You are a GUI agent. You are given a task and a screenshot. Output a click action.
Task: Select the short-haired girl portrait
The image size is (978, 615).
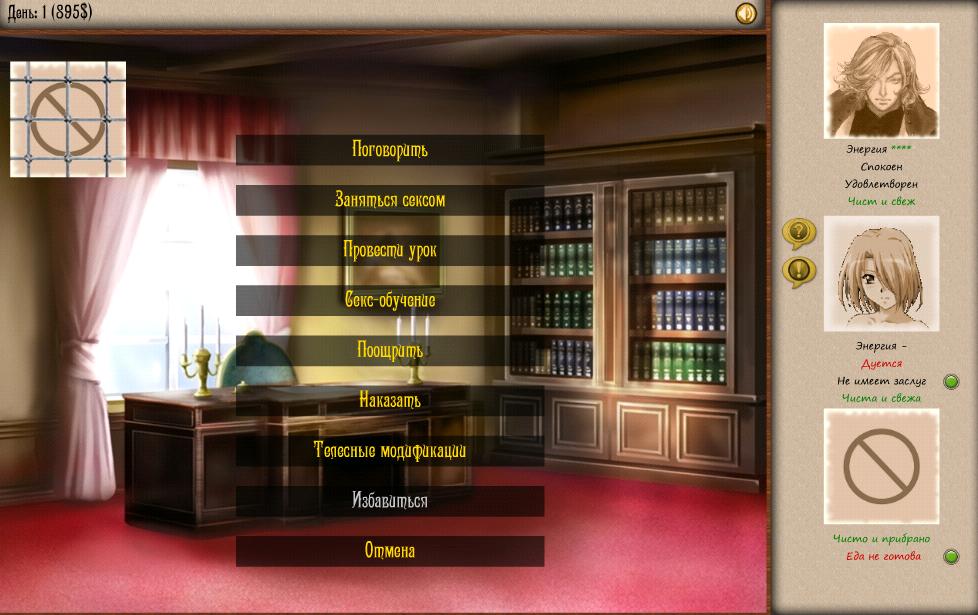[881, 274]
